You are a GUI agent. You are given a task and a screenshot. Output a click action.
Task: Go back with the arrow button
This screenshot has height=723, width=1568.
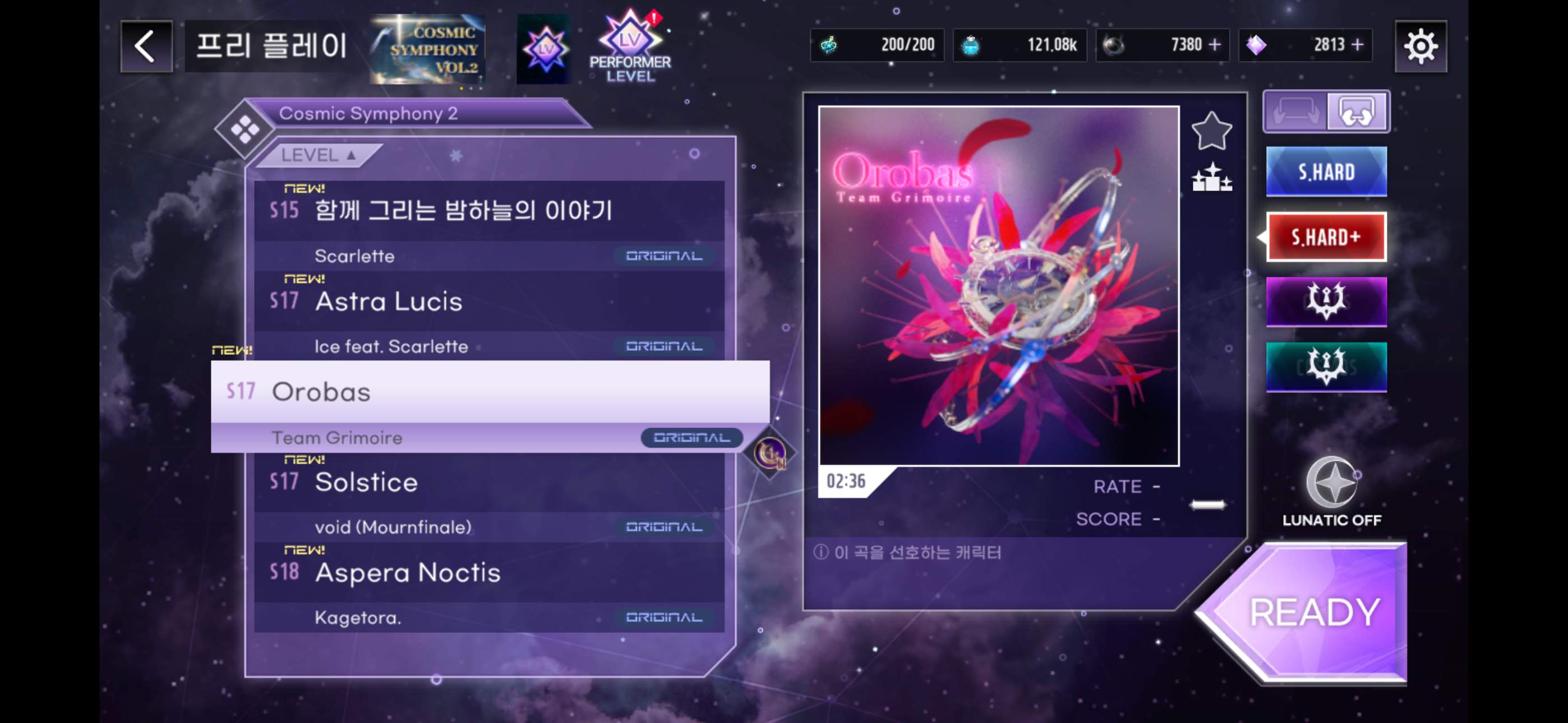pos(146,47)
